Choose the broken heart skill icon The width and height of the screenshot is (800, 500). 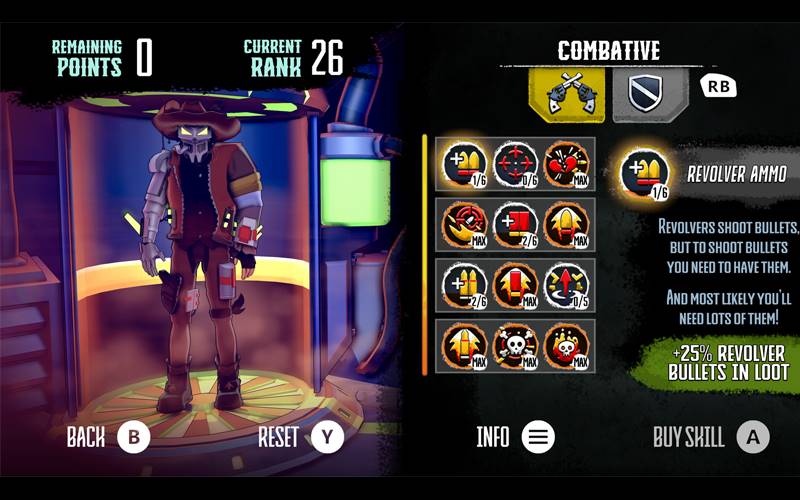click(x=567, y=163)
